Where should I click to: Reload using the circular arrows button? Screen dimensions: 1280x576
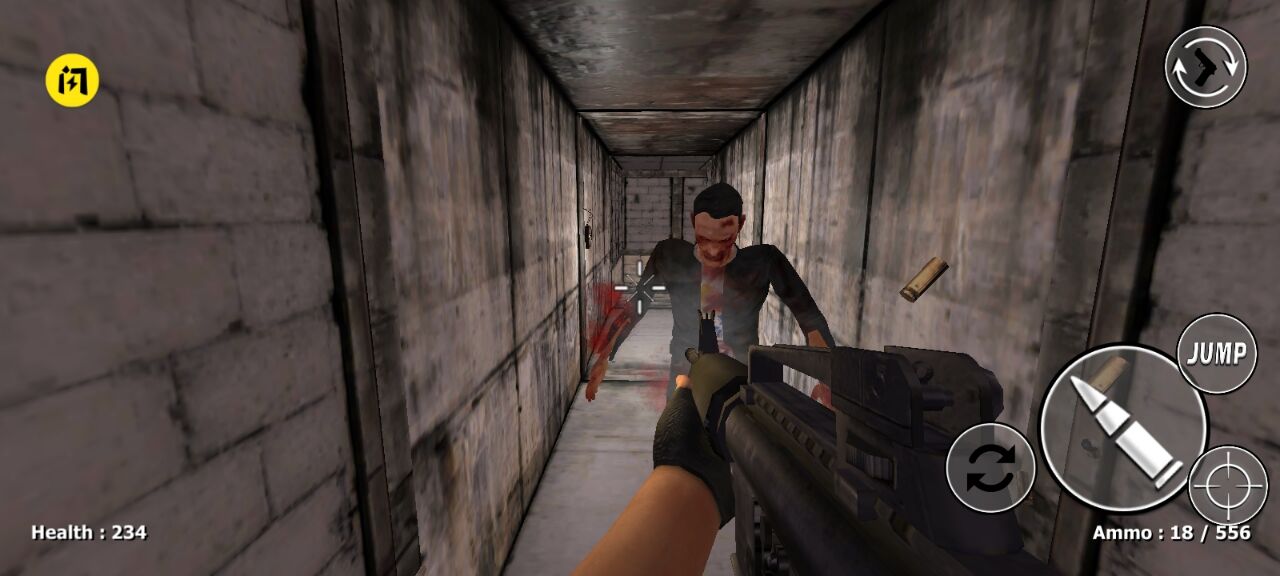pos(990,468)
